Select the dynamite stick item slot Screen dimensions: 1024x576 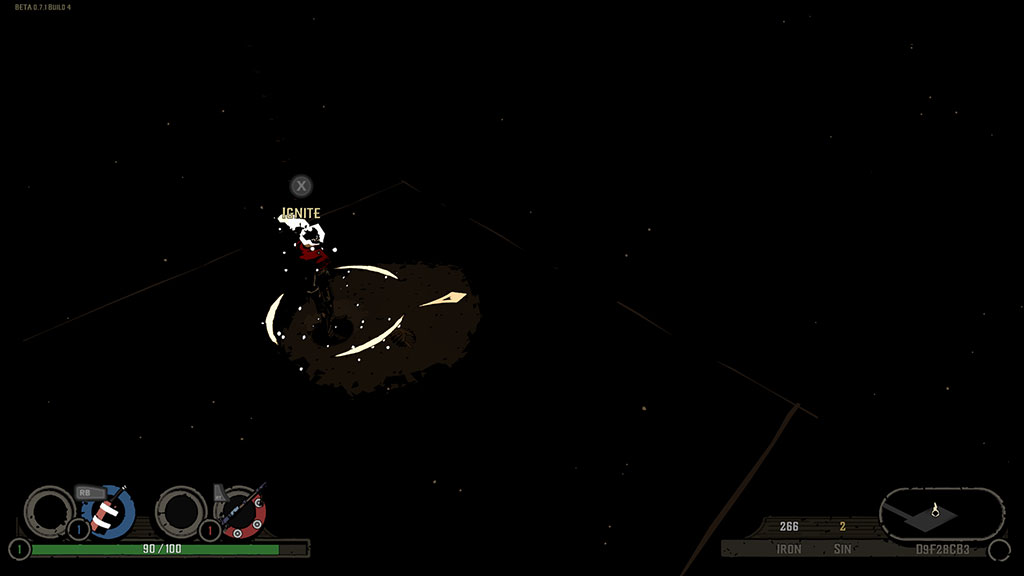point(109,512)
